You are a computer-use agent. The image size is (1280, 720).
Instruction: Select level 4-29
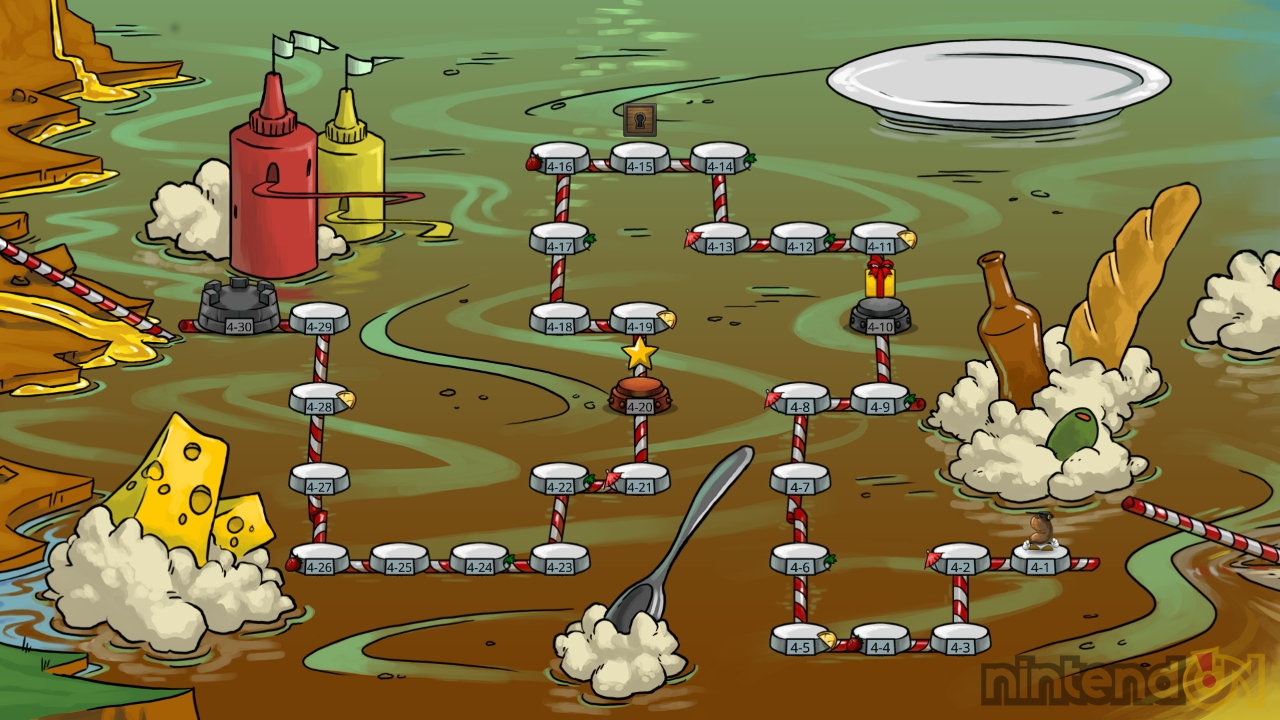[320, 321]
